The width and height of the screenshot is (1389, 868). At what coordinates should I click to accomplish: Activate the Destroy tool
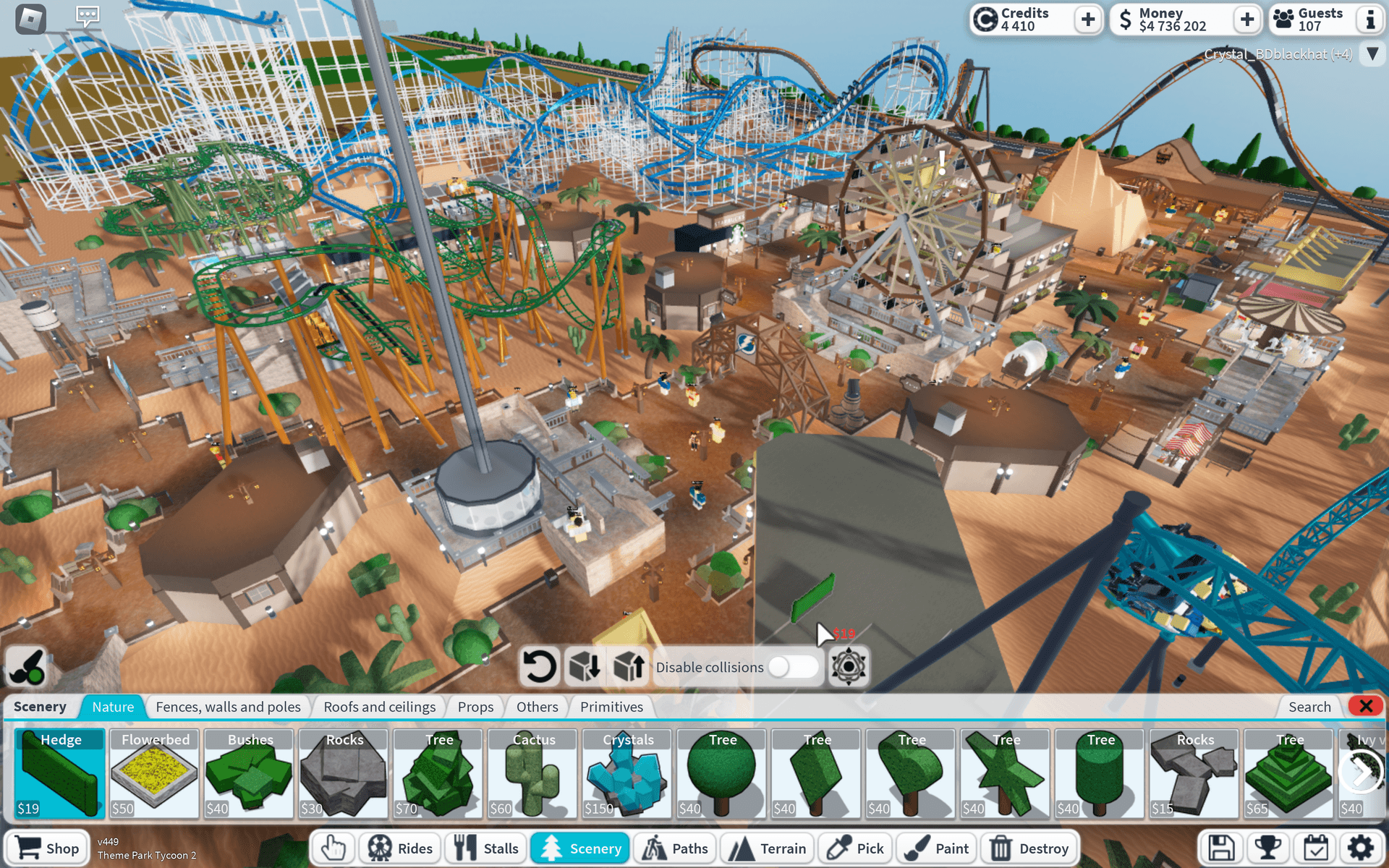(1029, 848)
